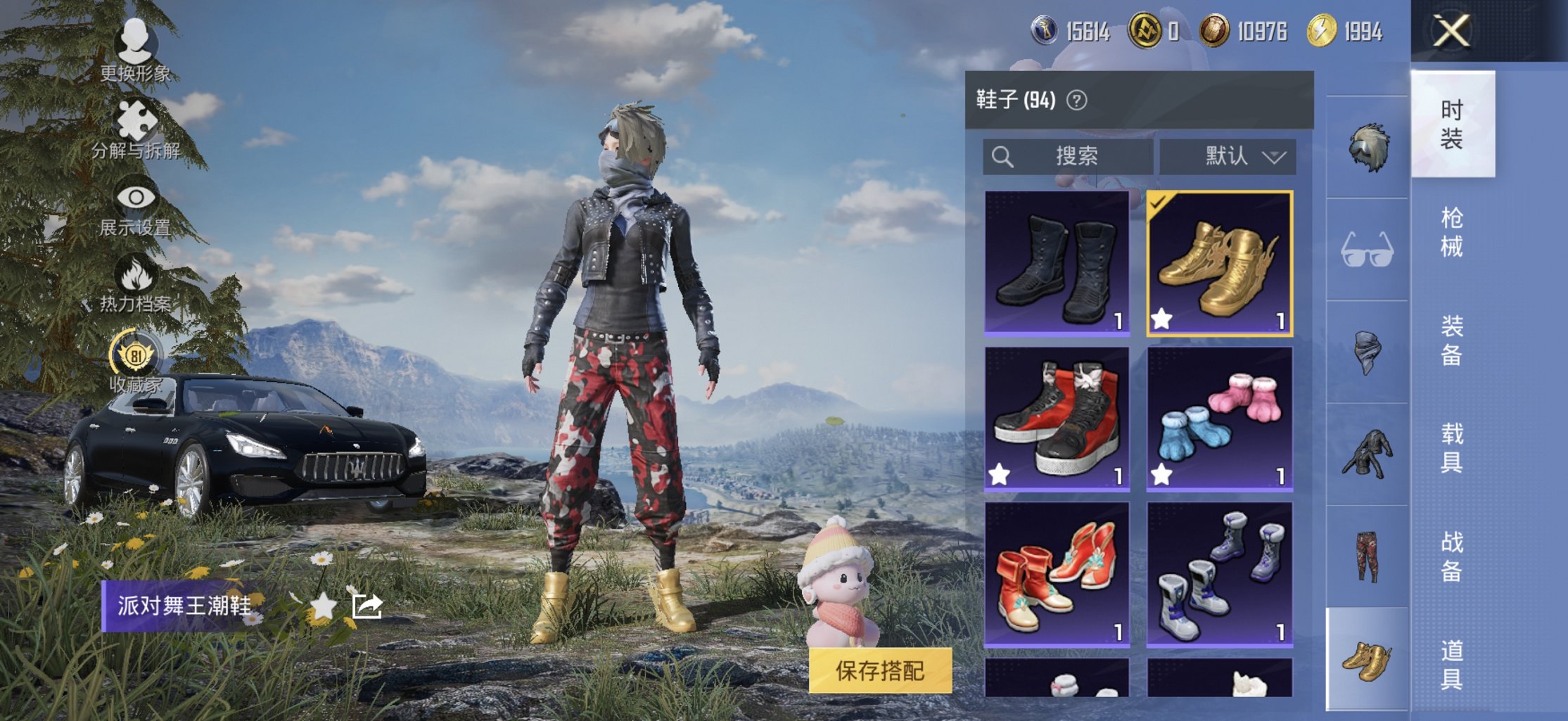Image resolution: width=1568 pixels, height=721 pixels.
Task: Click the search input field
Action: coord(1069,156)
